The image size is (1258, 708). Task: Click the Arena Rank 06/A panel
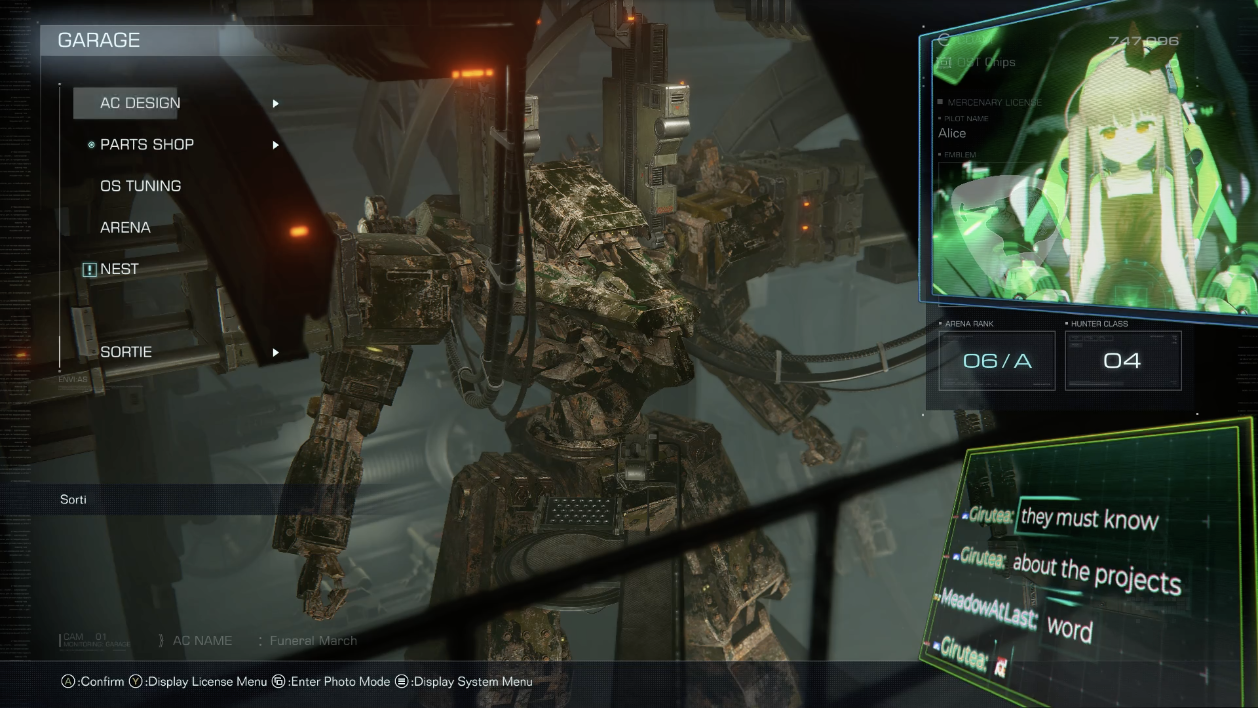click(x=996, y=361)
